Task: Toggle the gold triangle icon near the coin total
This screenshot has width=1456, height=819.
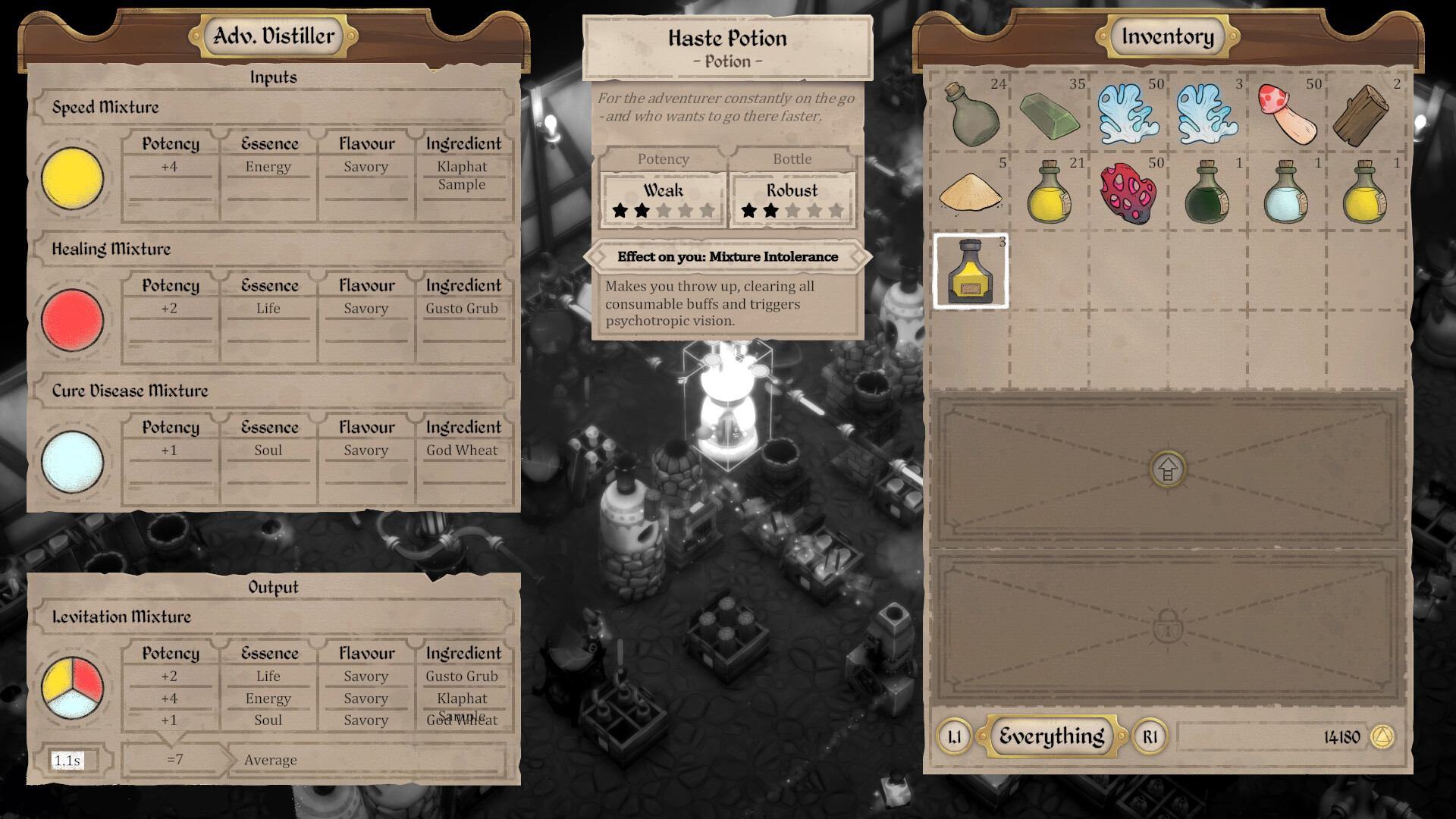Action: tap(1383, 736)
